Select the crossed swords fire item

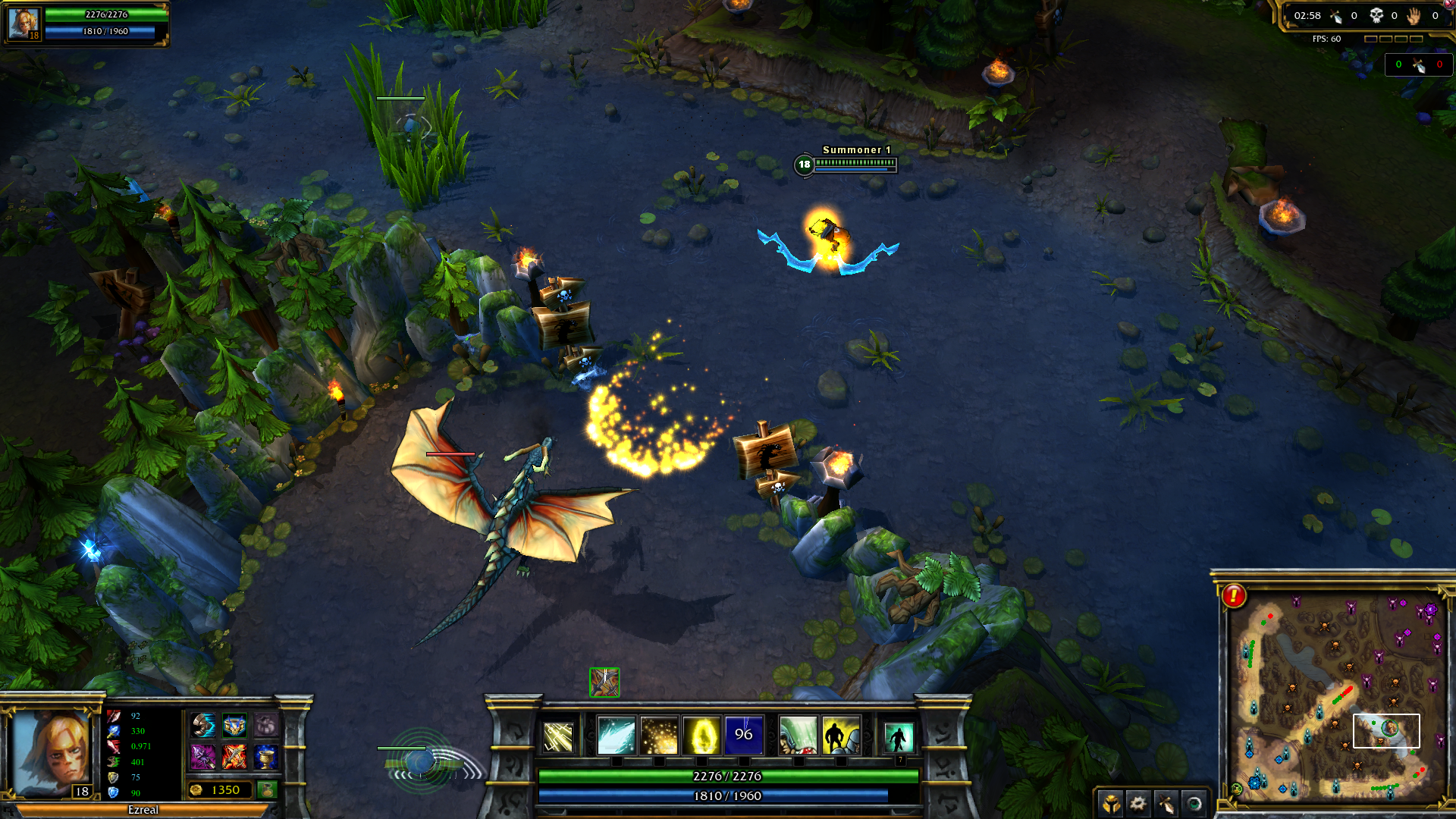[234, 756]
